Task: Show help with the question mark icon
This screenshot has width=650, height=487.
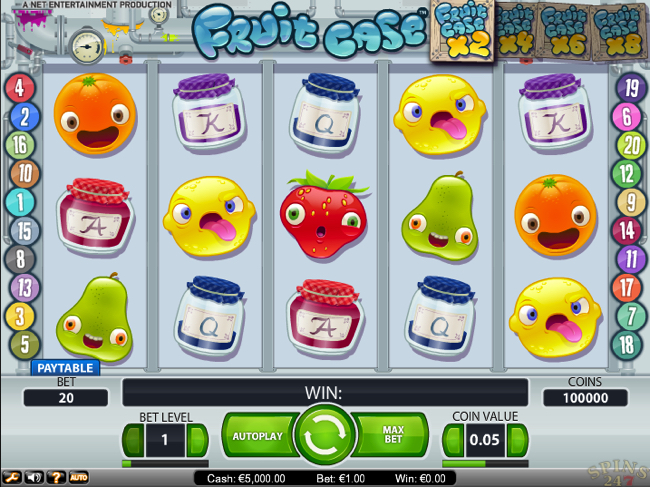Action: [55, 478]
